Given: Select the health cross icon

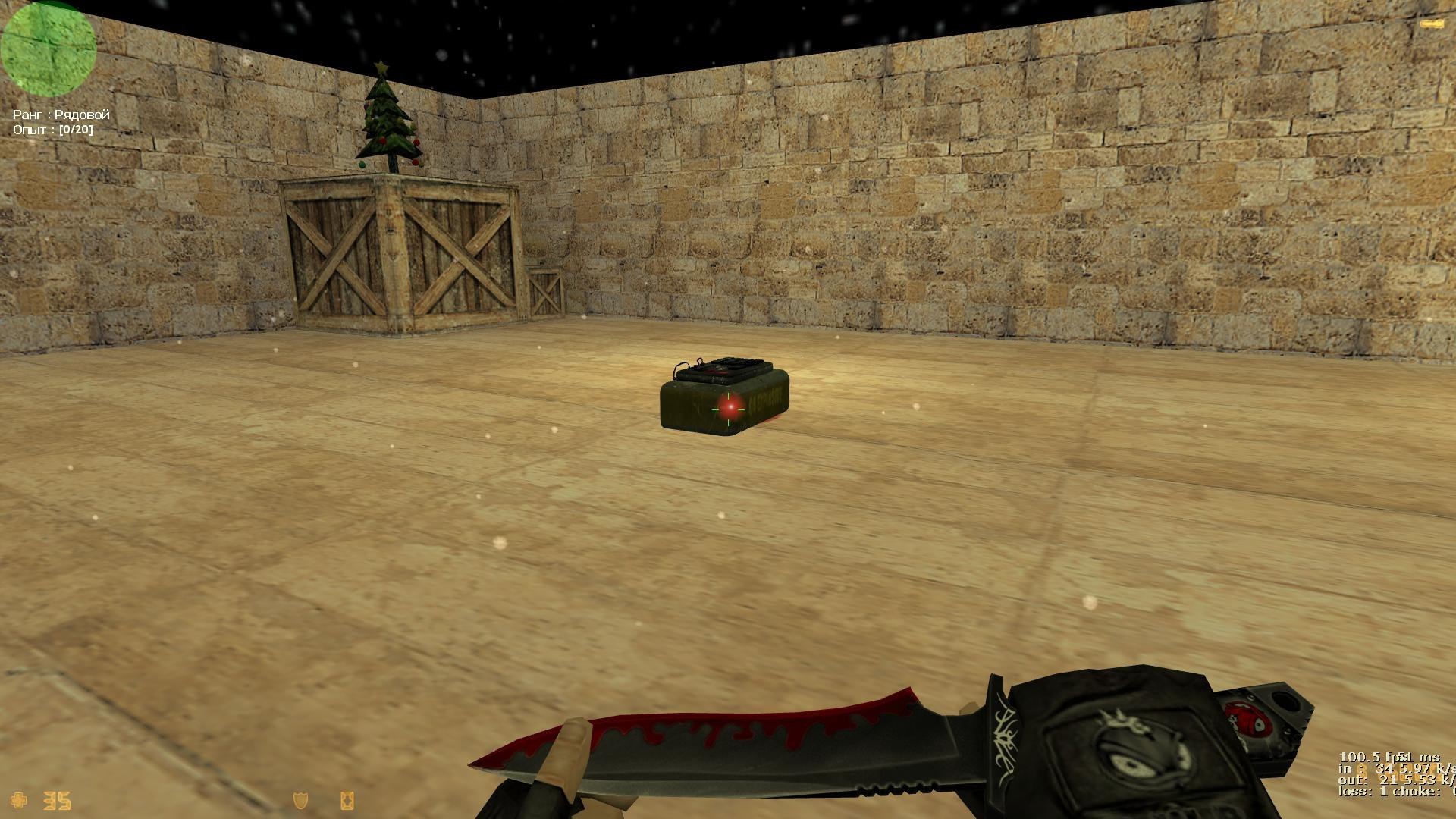Looking at the screenshot, I should point(20,799).
